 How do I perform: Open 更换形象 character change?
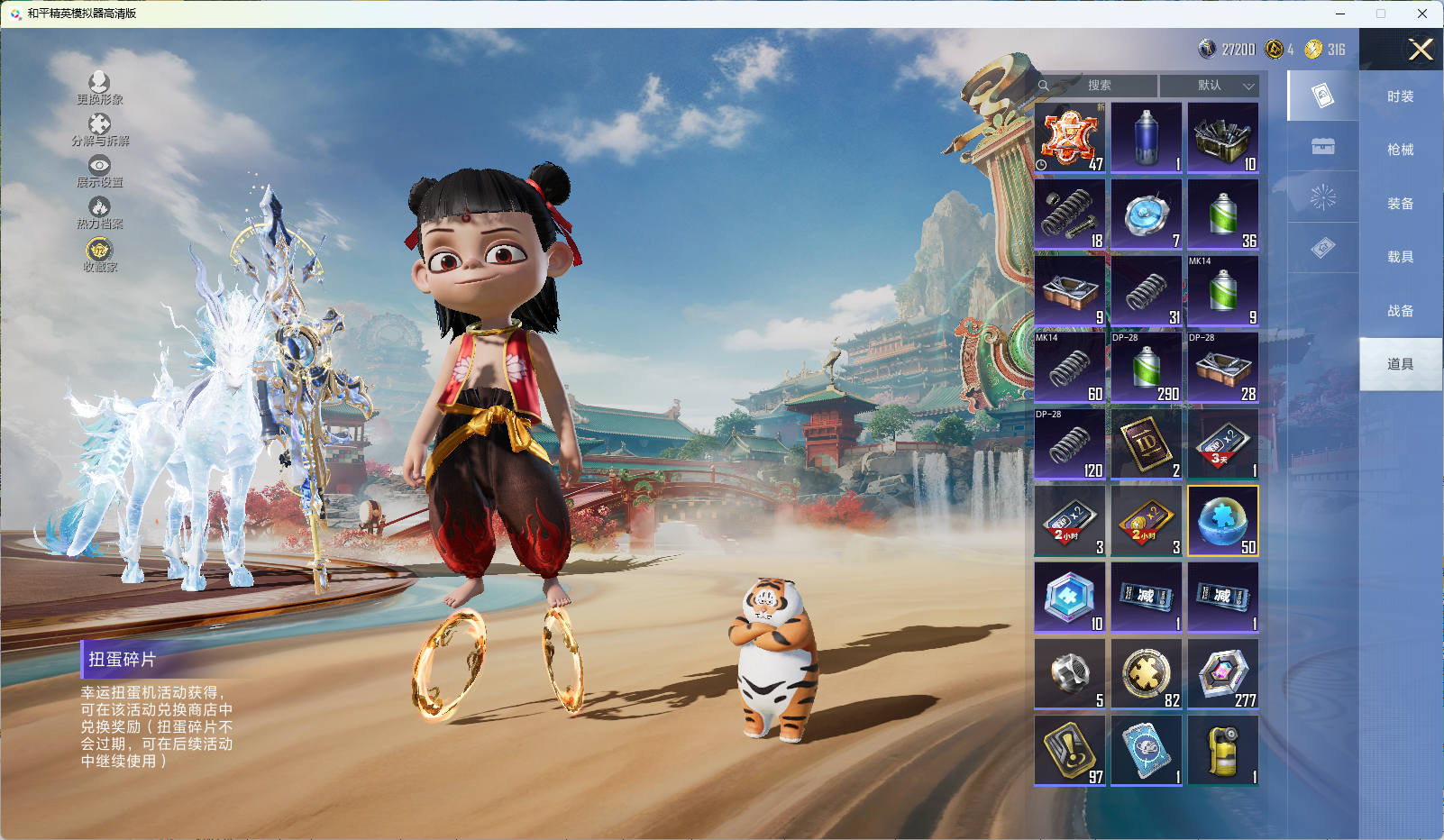tap(99, 88)
